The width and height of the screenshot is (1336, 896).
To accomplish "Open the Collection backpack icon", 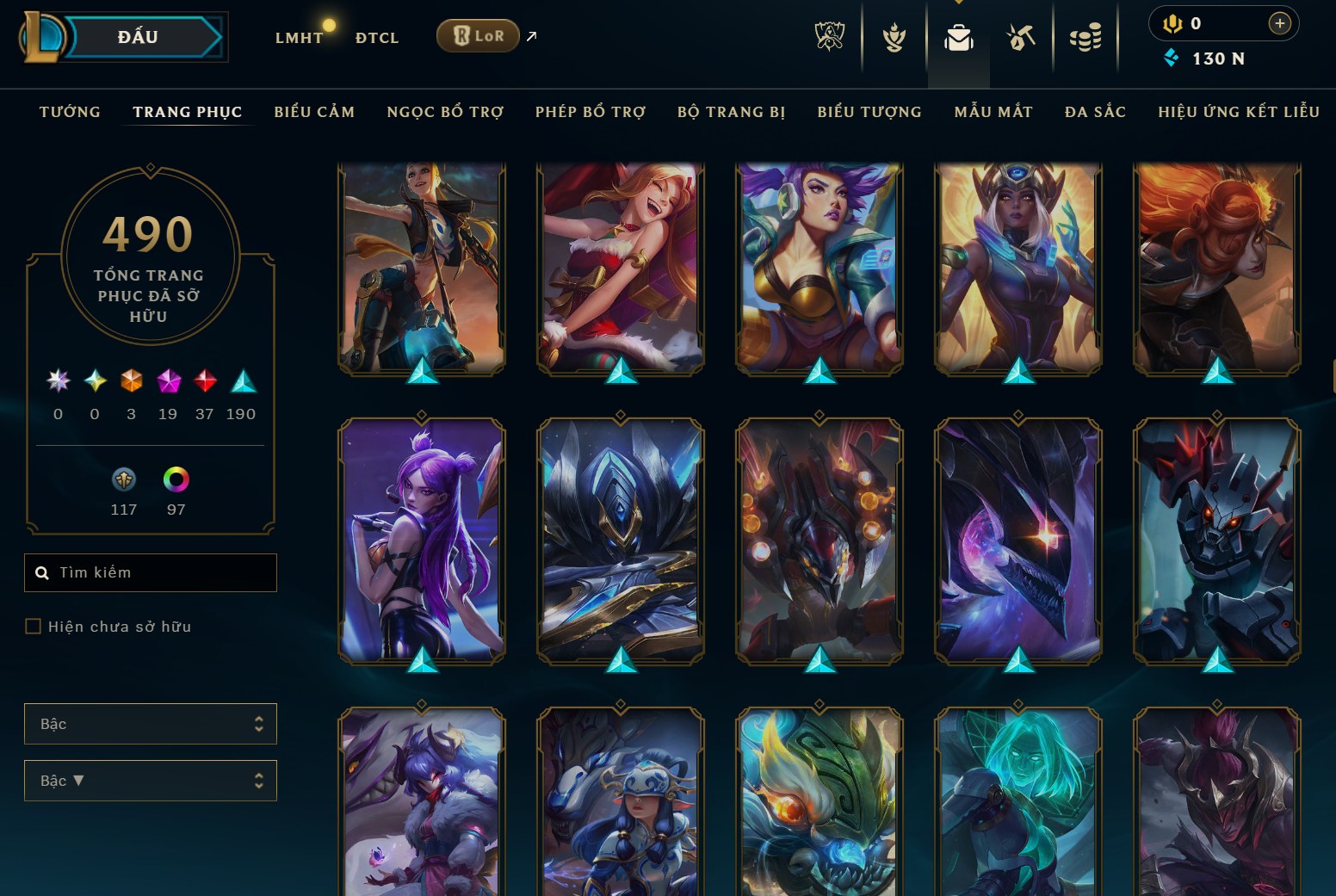I will coord(958,36).
